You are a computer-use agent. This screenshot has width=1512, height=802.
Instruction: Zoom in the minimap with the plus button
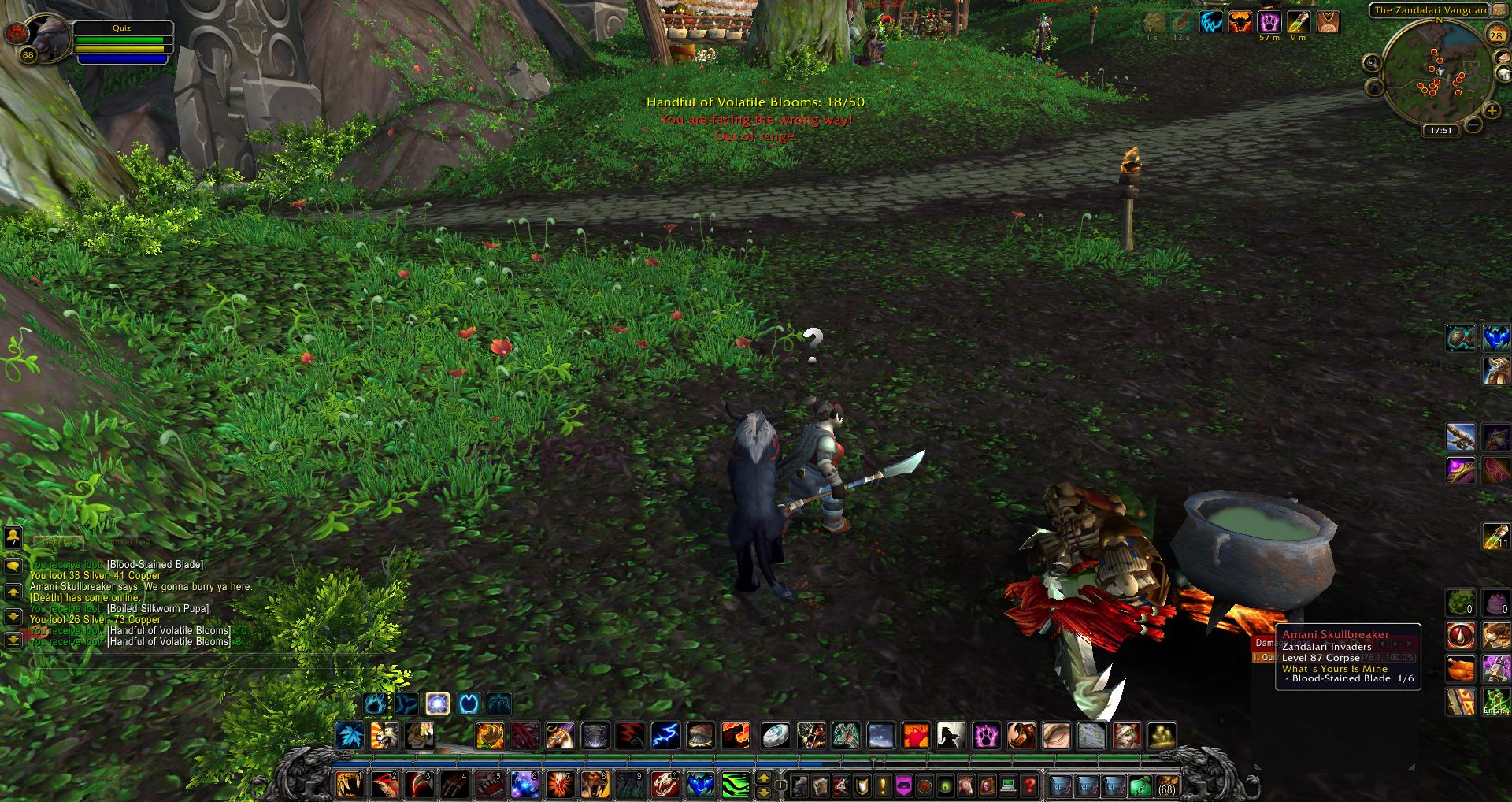click(x=1490, y=112)
